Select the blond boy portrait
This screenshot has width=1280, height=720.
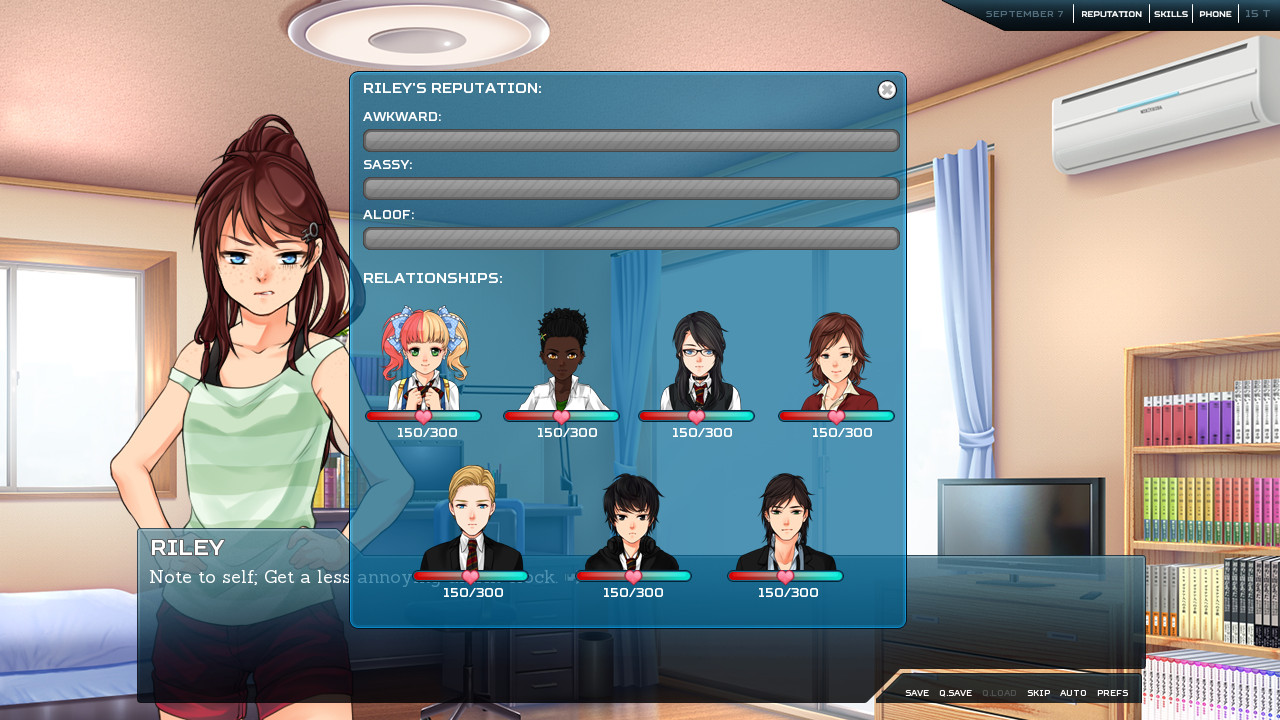click(x=471, y=518)
